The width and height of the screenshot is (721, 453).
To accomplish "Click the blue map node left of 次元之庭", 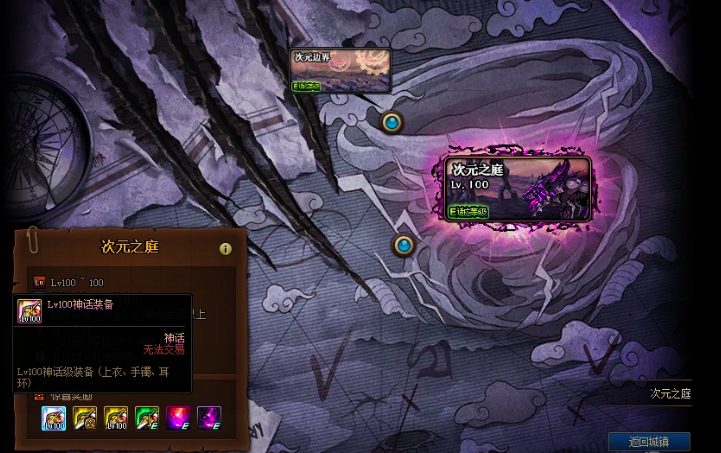I will pyautogui.click(x=403, y=244).
